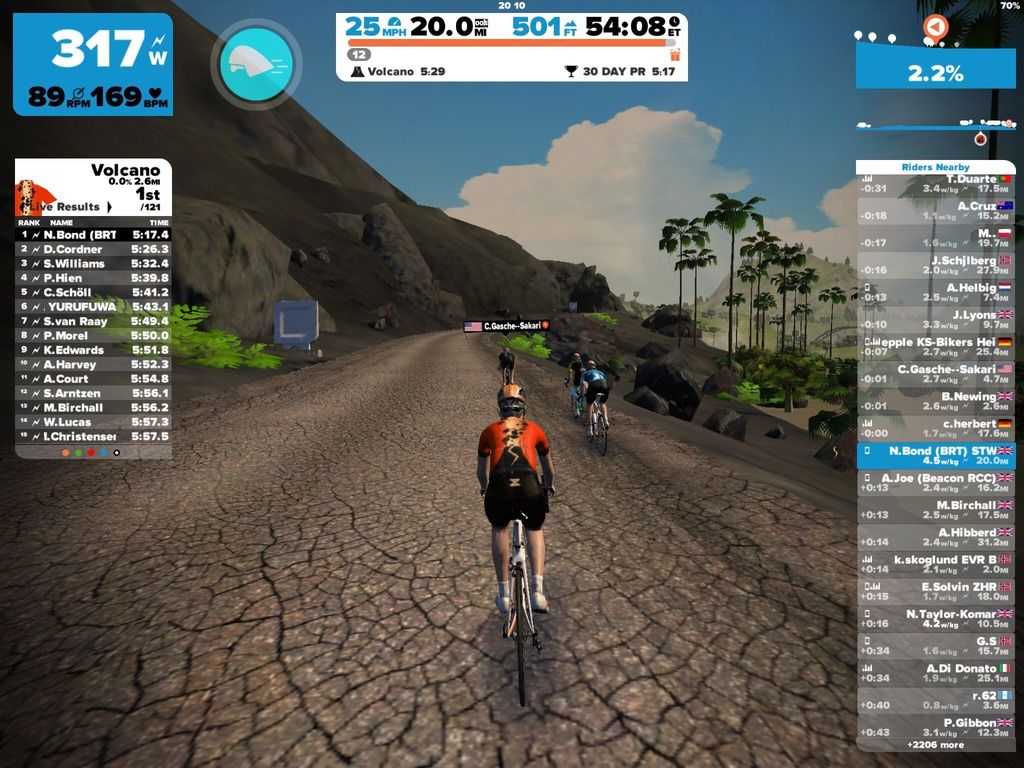Pick A.Cruz from the nearby riders list
The height and width of the screenshot is (768, 1024).
pos(935,210)
